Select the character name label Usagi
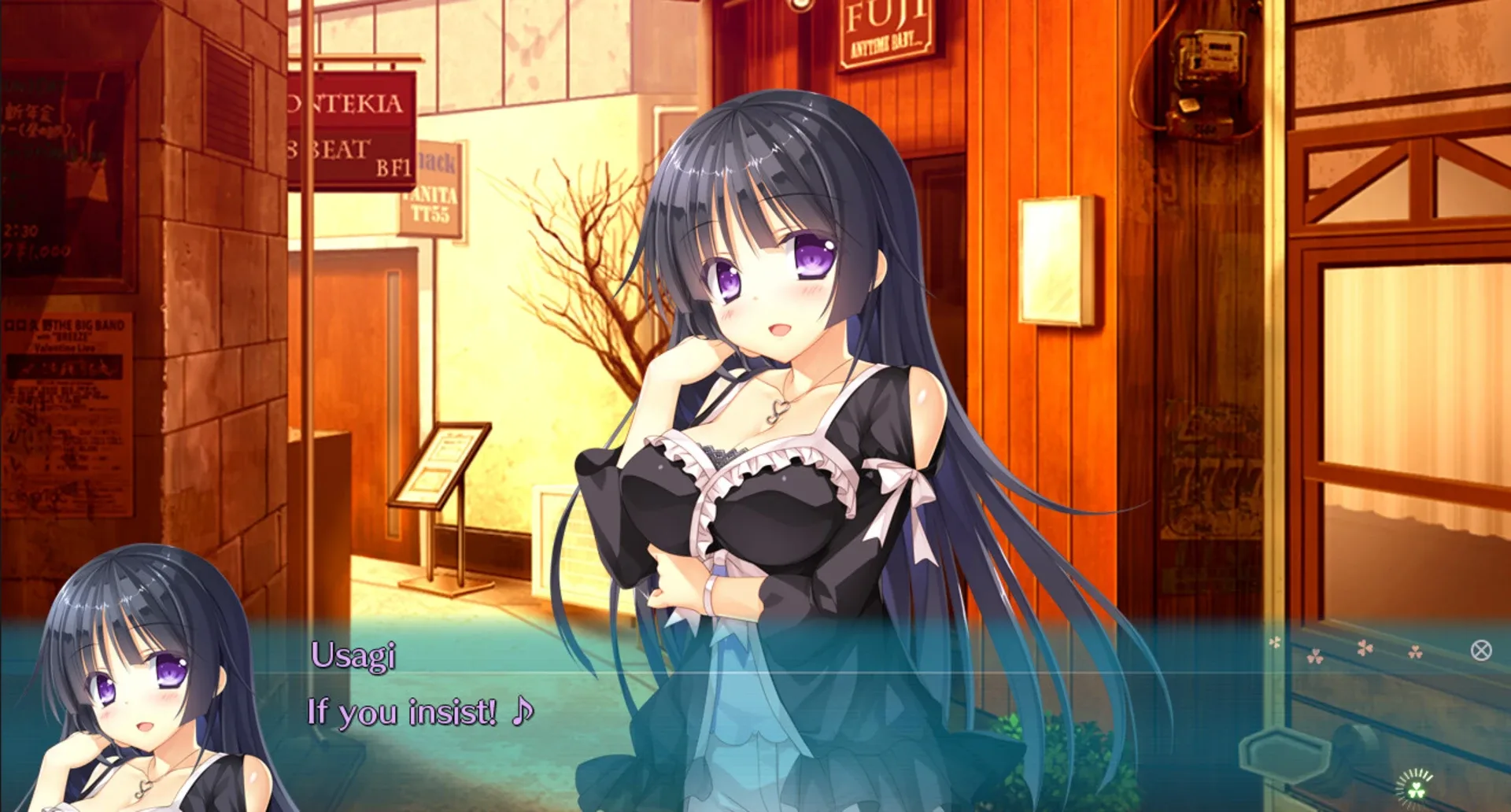This screenshot has width=1511, height=812. [x=353, y=654]
